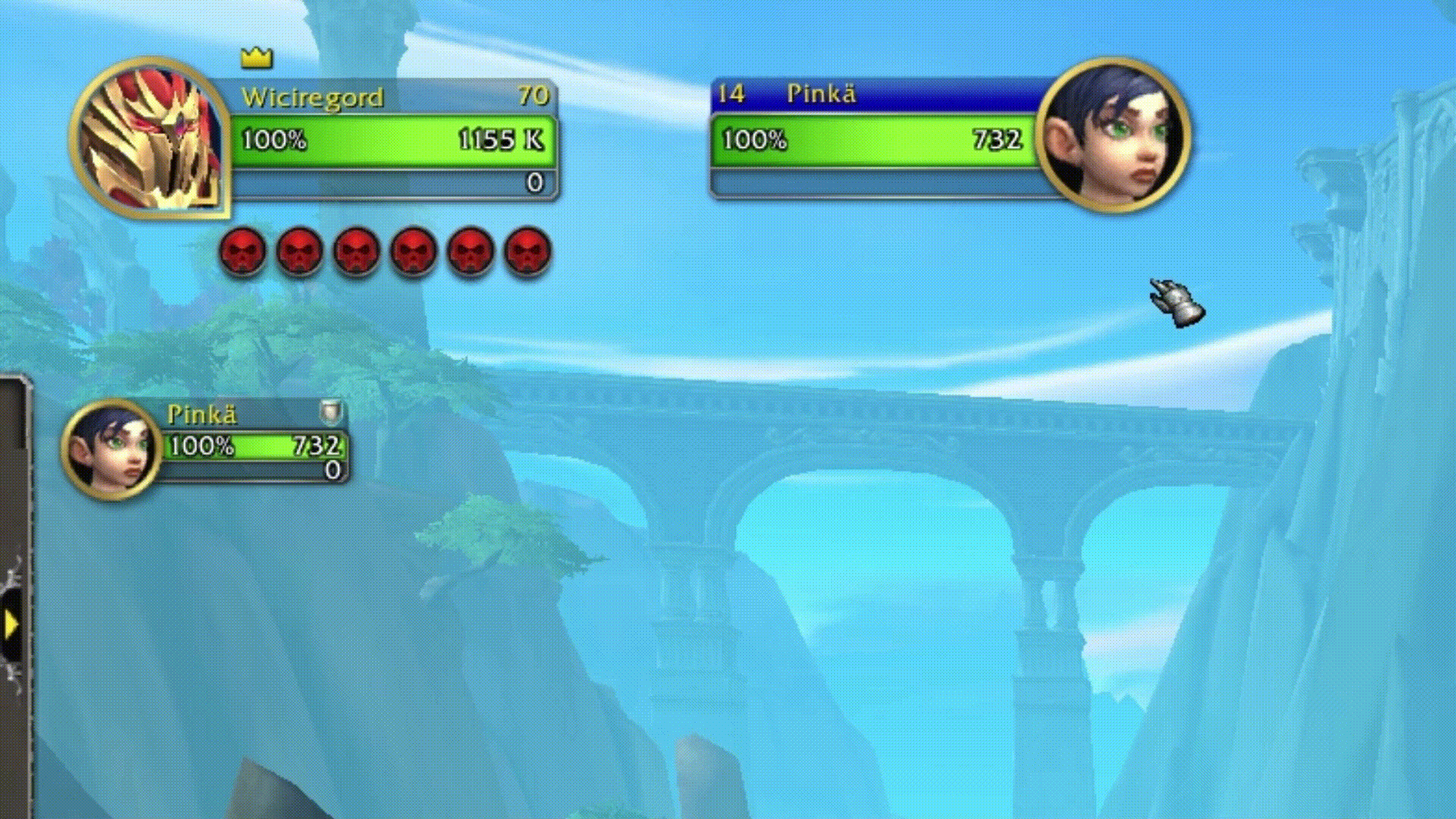The width and height of the screenshot is (1456, 819).
Task: Click Wiciregord's armored helmet portrait
Action: click(x=150, y=136)
